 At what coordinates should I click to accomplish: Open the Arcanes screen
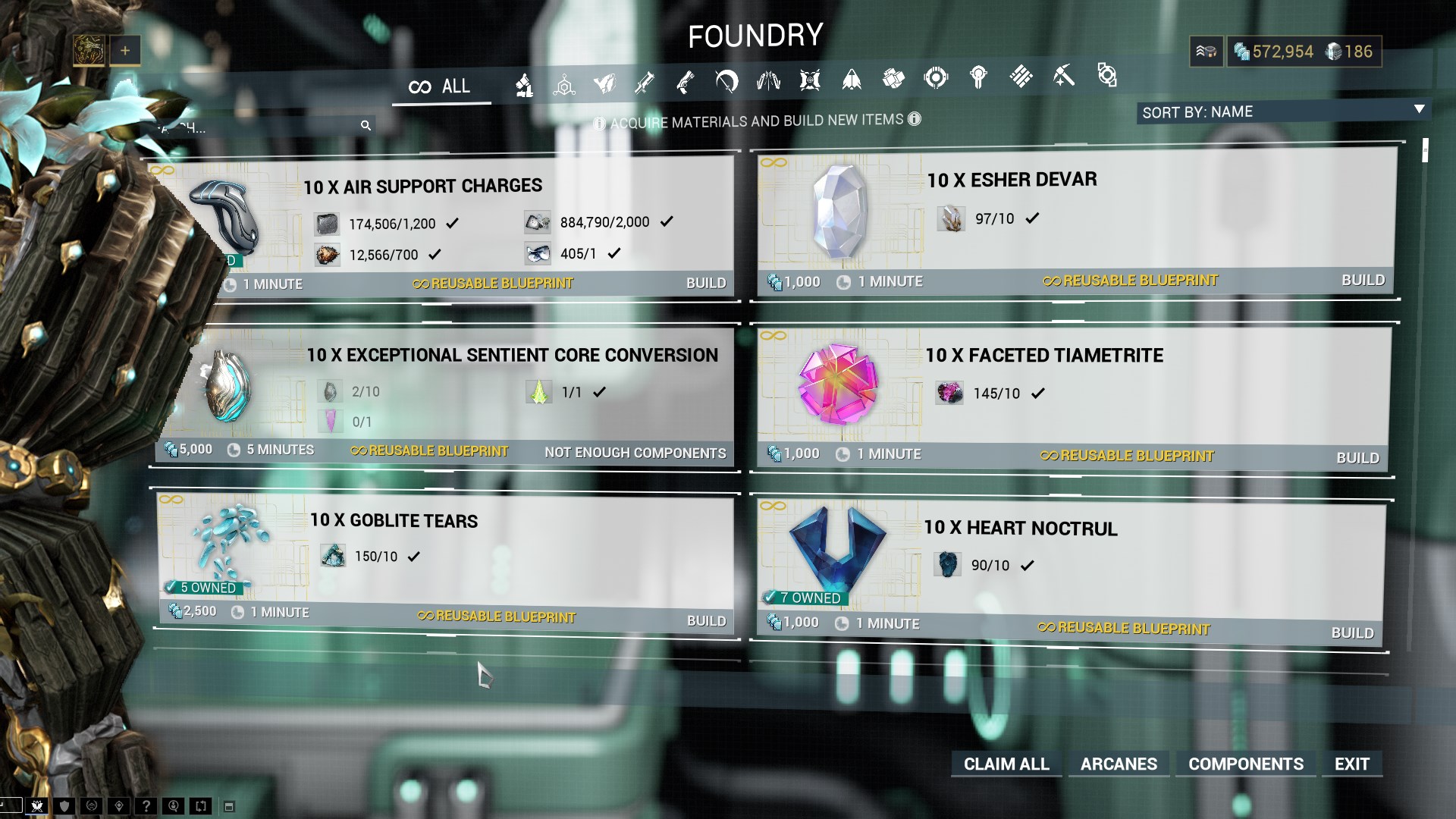point(1119,764)
